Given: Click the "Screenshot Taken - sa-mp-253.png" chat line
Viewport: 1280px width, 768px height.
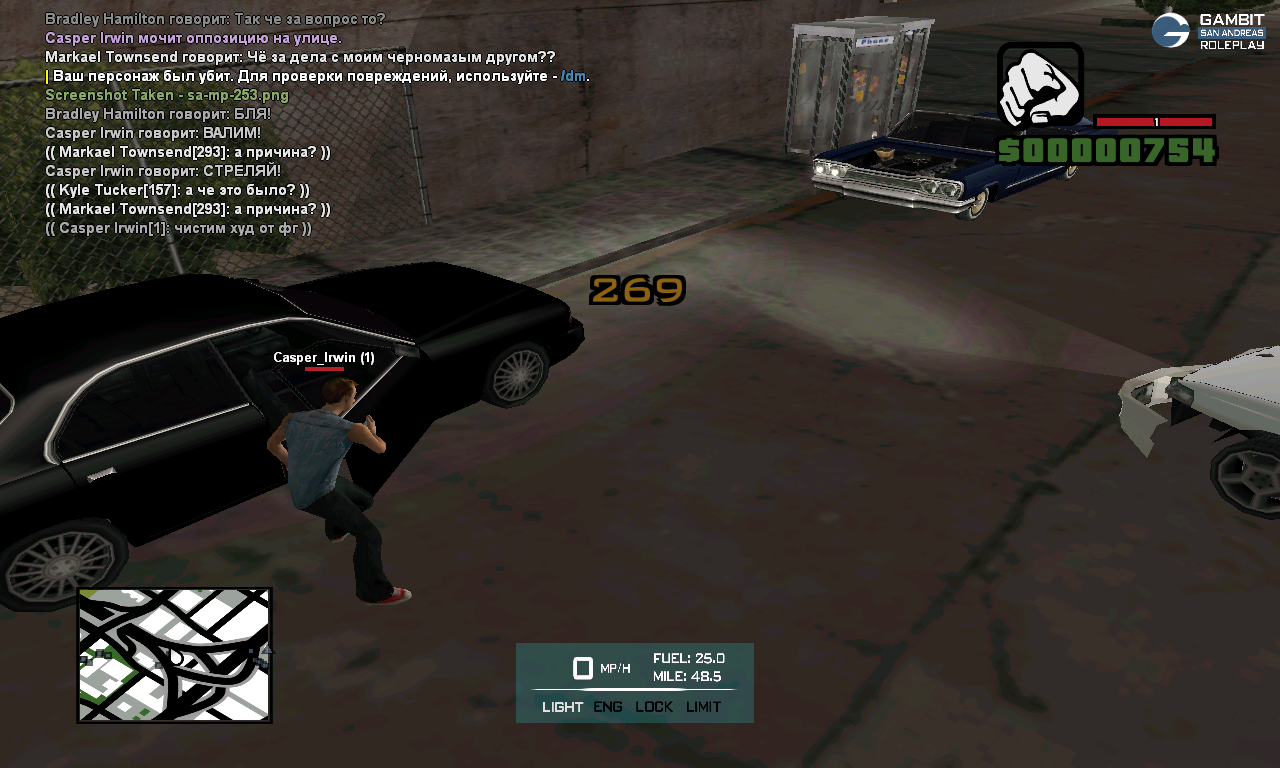Looking at the screenshot, I should point(167,95).
